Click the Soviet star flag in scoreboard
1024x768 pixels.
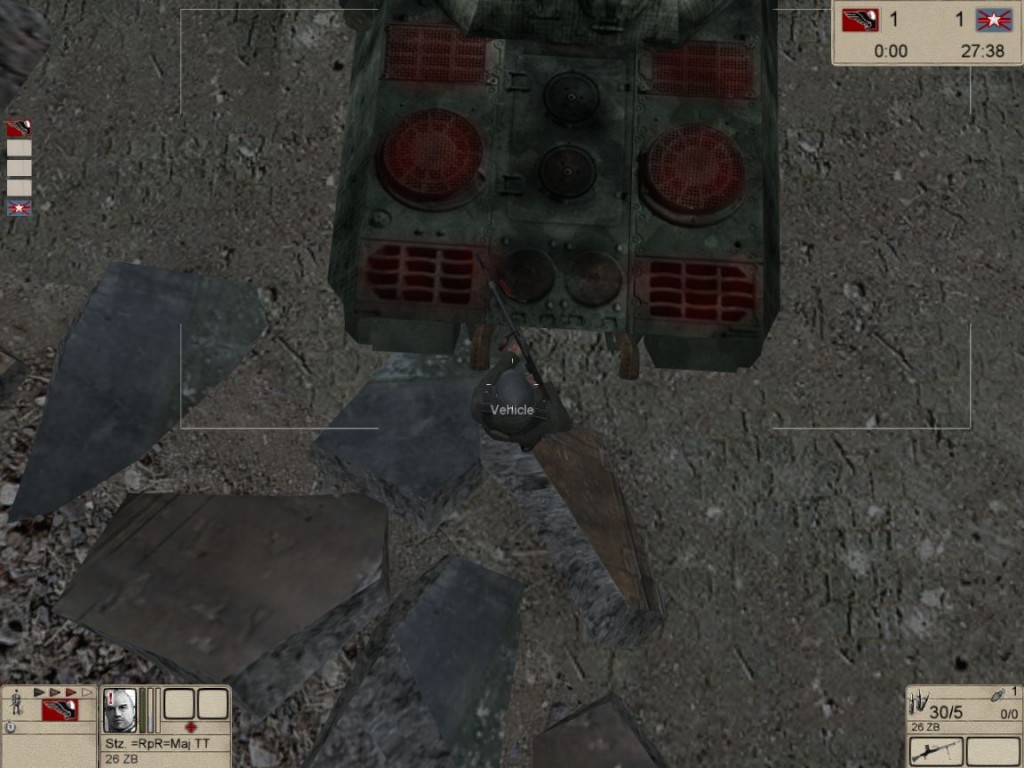coord(994,20)
